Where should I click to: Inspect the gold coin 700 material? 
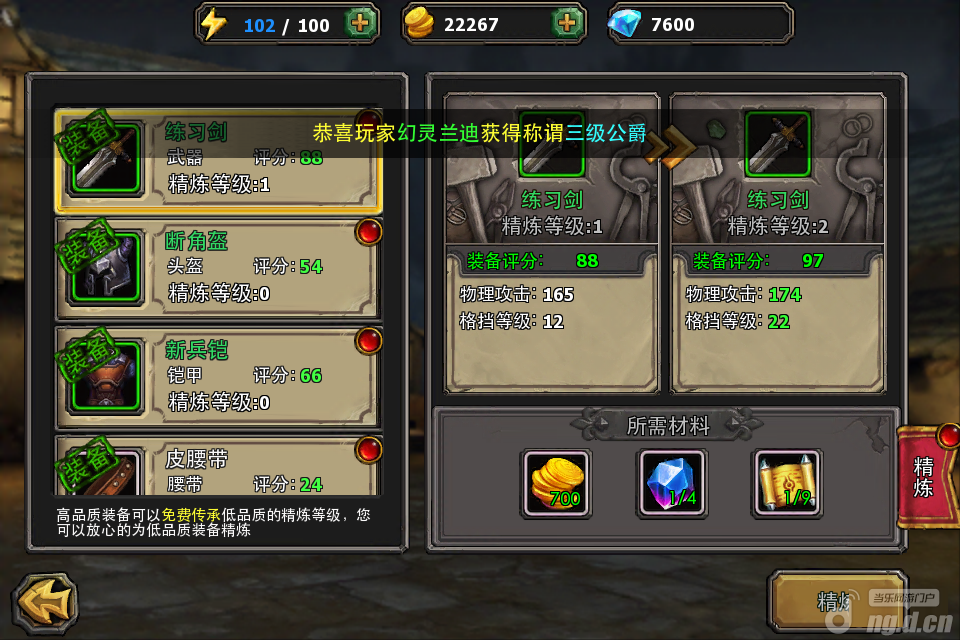tap(556, 483)
